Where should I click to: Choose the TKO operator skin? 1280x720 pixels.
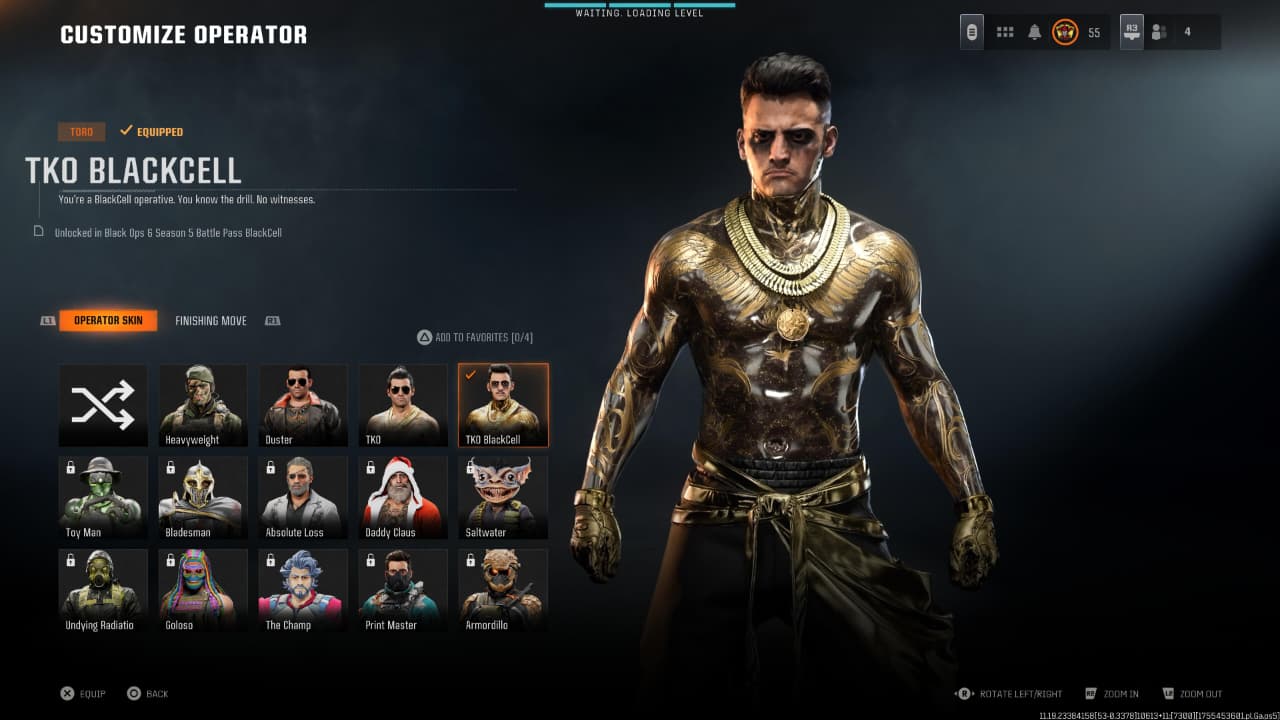point(403,405)
